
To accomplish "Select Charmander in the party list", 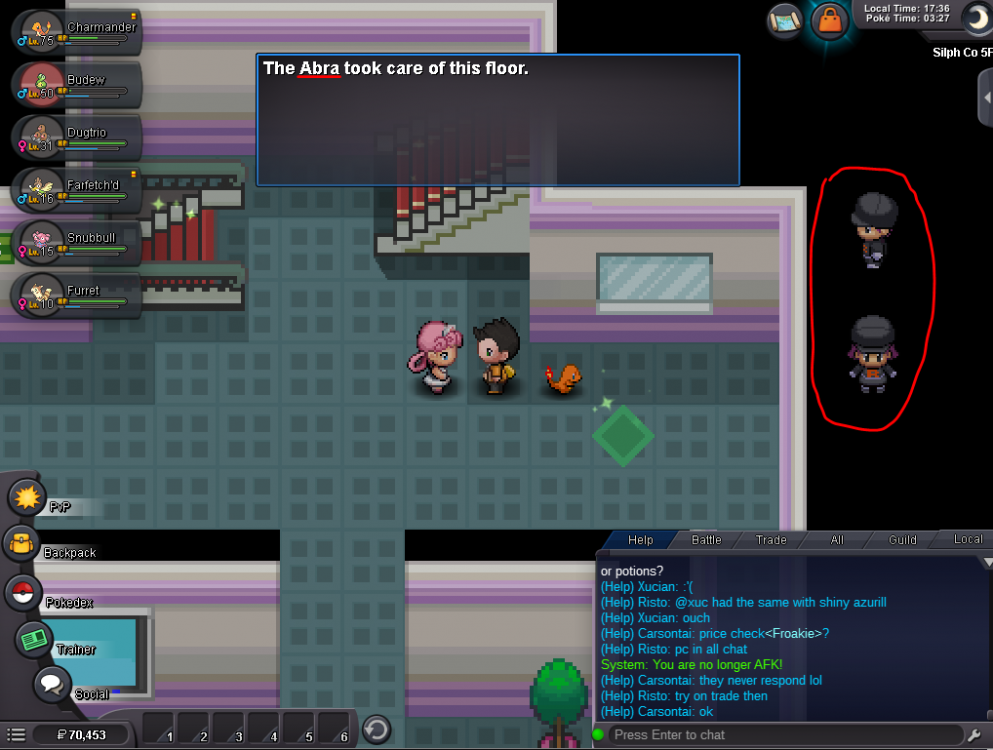I will (75, 33).
